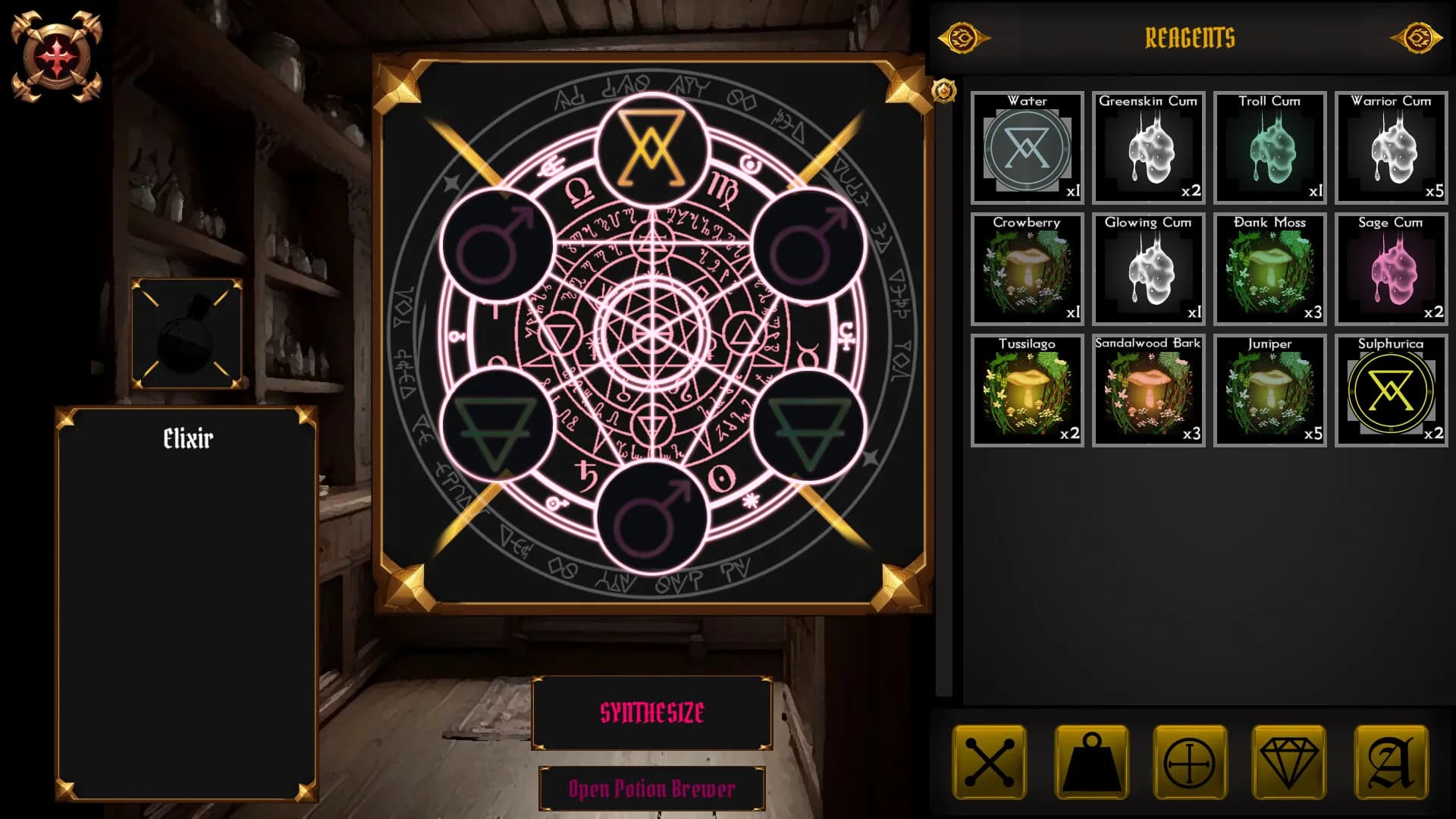The width and height of the screenshot is (1456, 819).
Task: Select the glowing Sulphurica reagent tile
Action: [1391, 389]
